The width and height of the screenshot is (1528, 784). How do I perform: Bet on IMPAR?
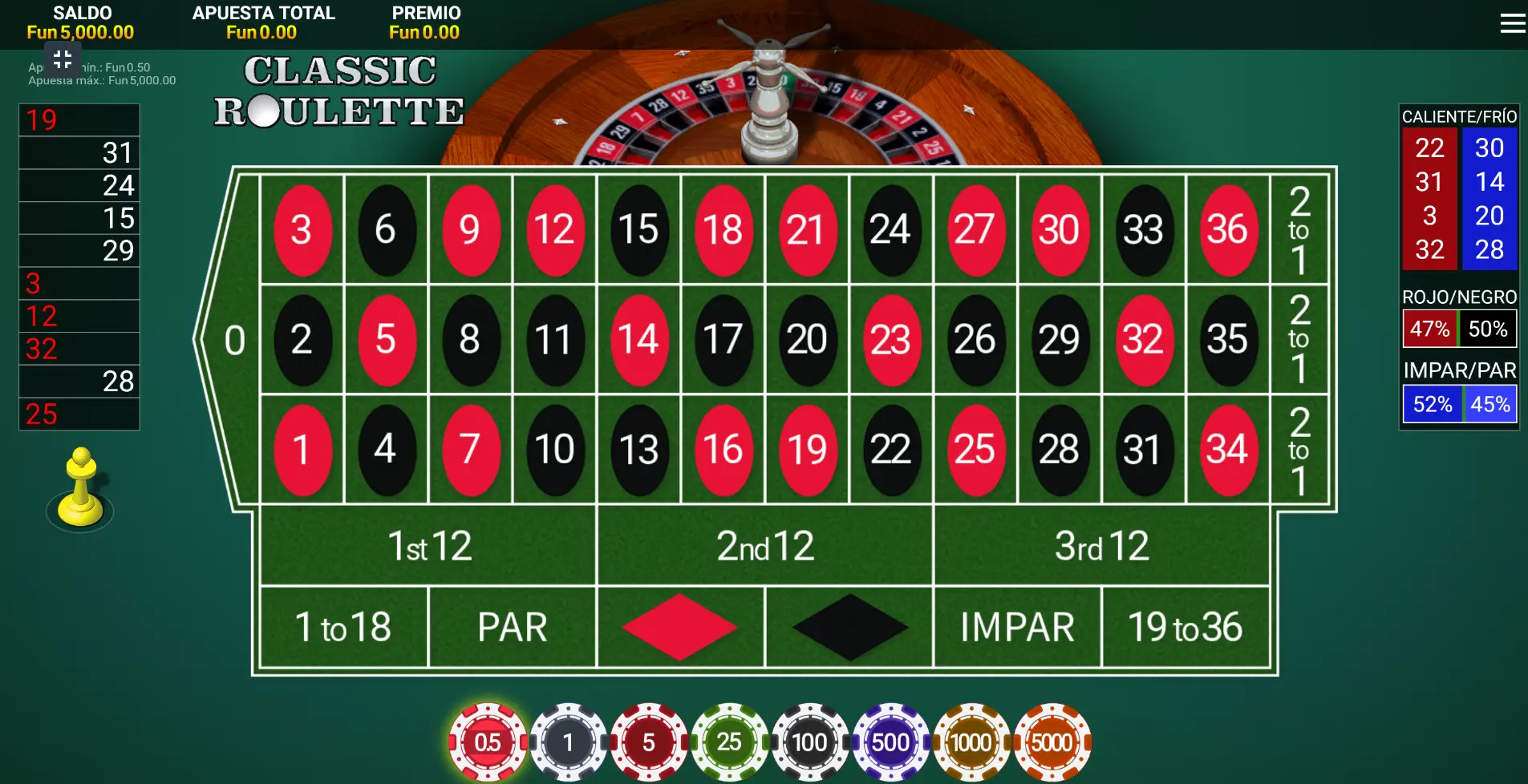point(1017,626)
